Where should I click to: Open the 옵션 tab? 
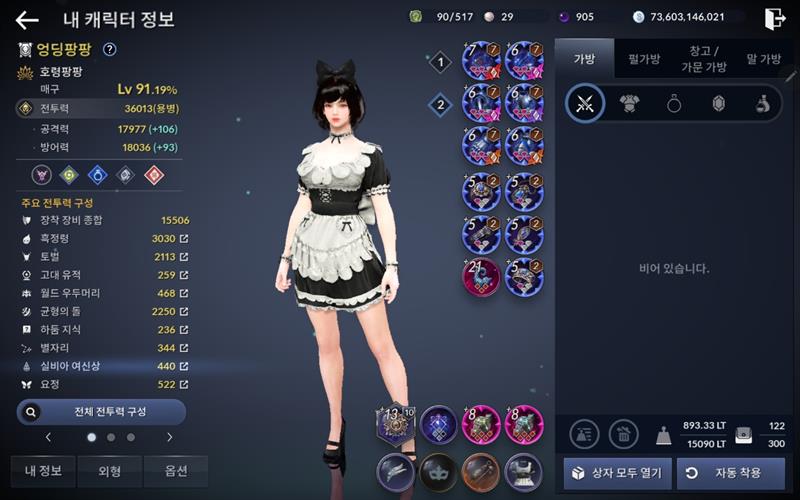[175, 471]
